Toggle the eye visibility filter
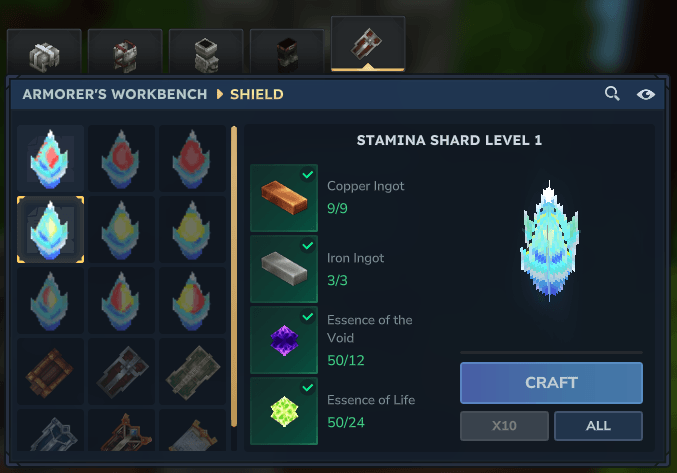 [x=646, y=94]
